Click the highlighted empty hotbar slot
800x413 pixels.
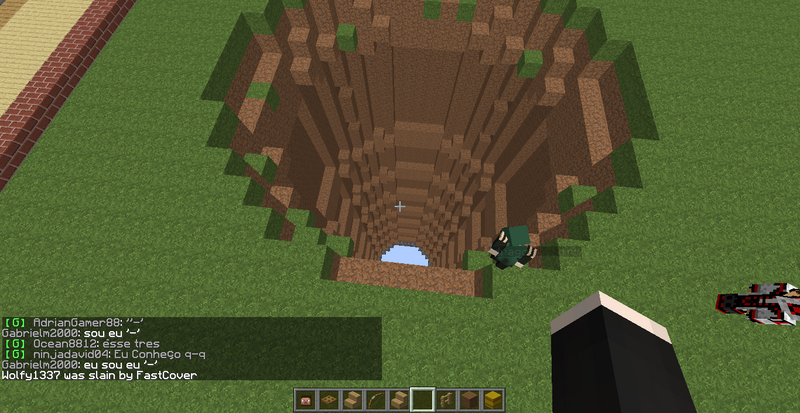point(422,400)
